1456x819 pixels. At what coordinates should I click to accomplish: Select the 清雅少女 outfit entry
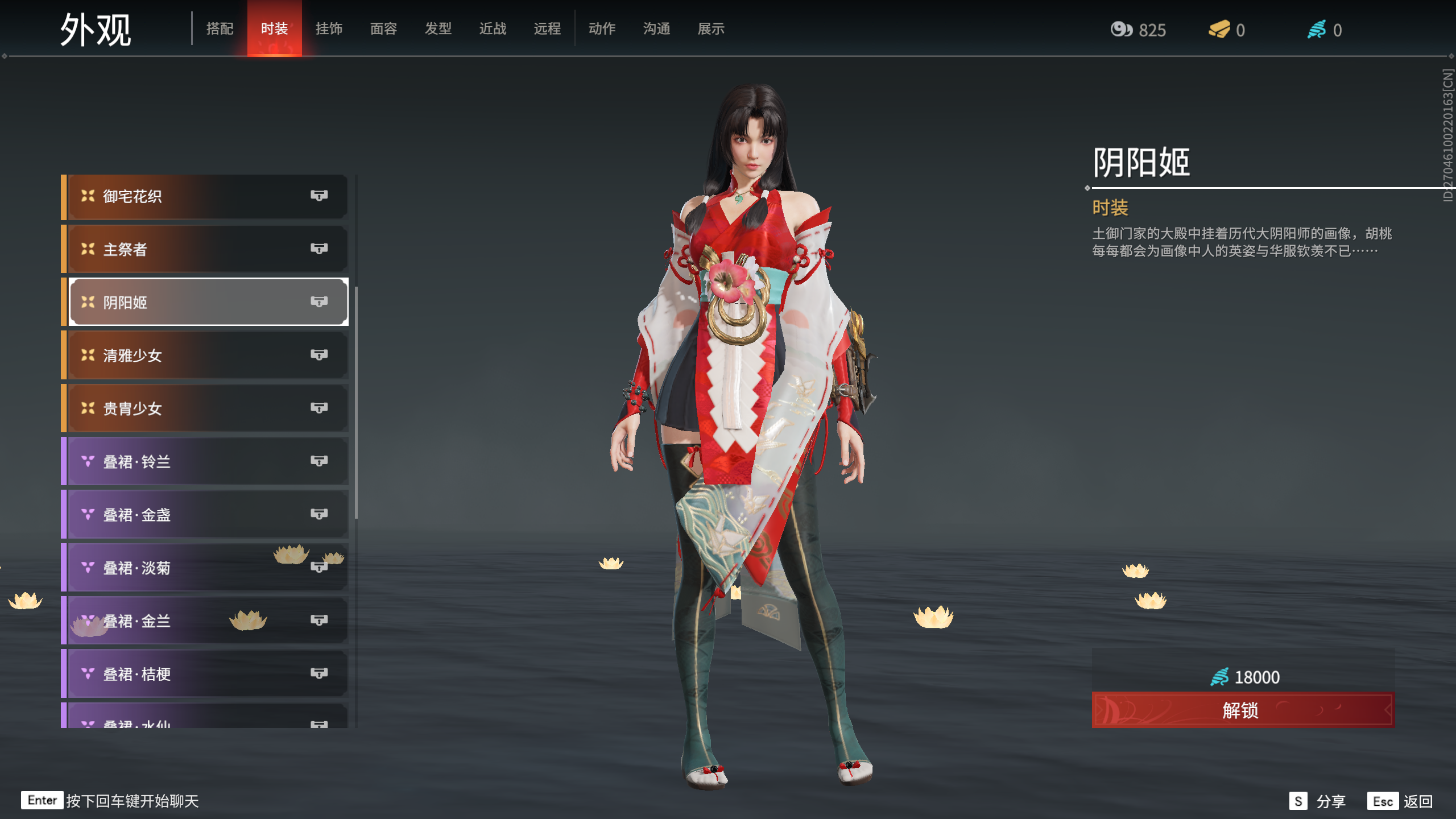[x=205, y=355]
